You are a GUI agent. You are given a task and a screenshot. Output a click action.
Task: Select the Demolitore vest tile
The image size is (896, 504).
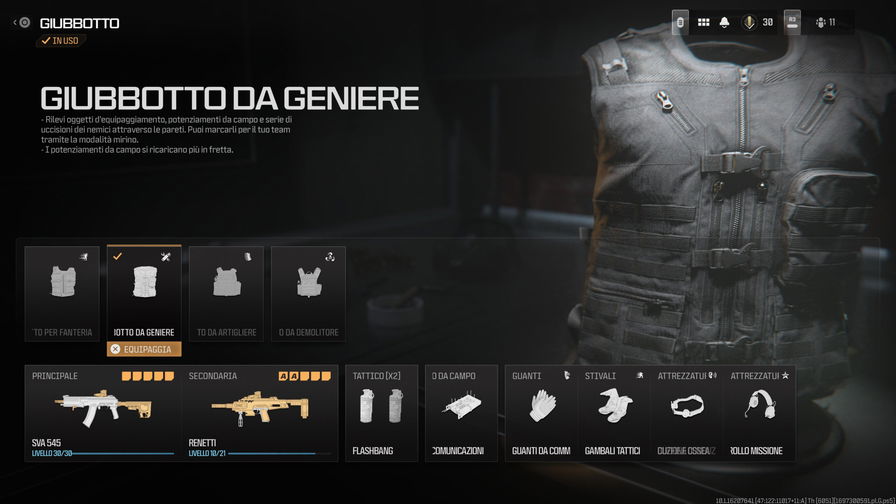(308, 292)
